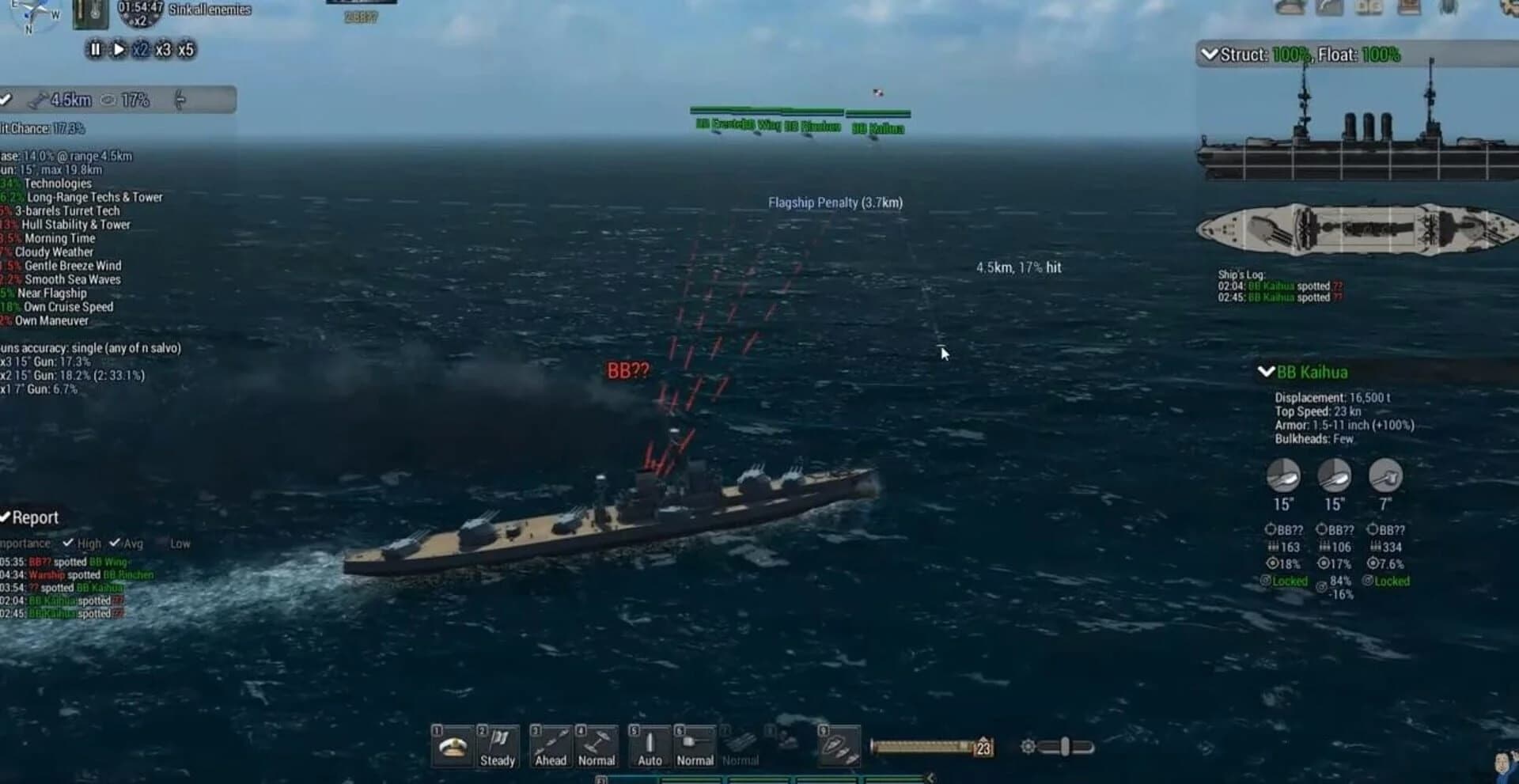Collapse the BB Kaihua ship info panel
Image resolution: width=1519 pixels, height=784 pixels.
click(x=1265, y=373)
